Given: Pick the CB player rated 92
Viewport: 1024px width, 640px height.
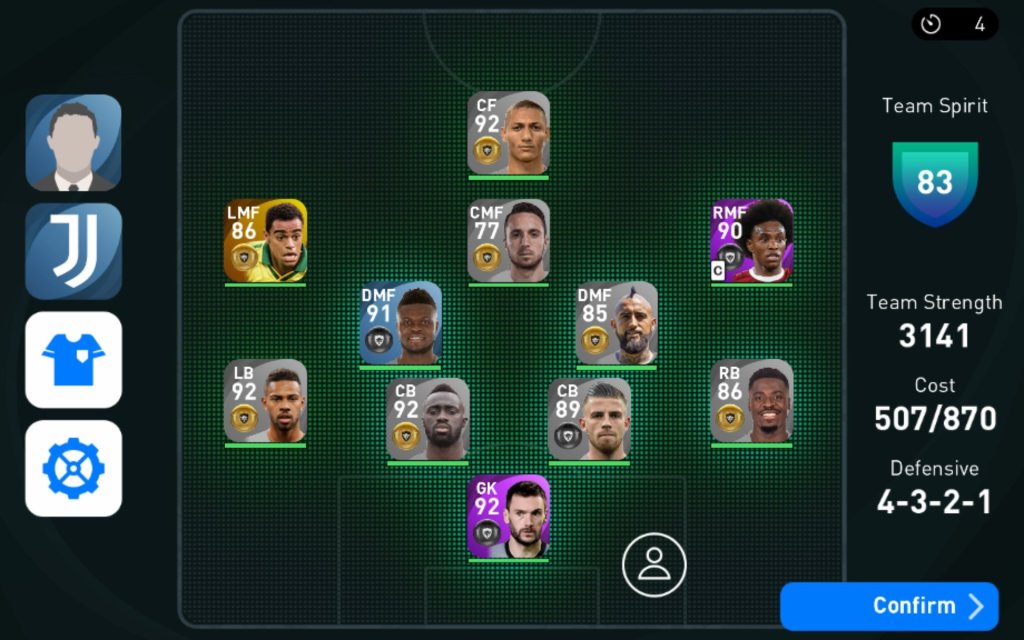Looking at the screenshot, I should pyautogui.click(x=428, y=420).
